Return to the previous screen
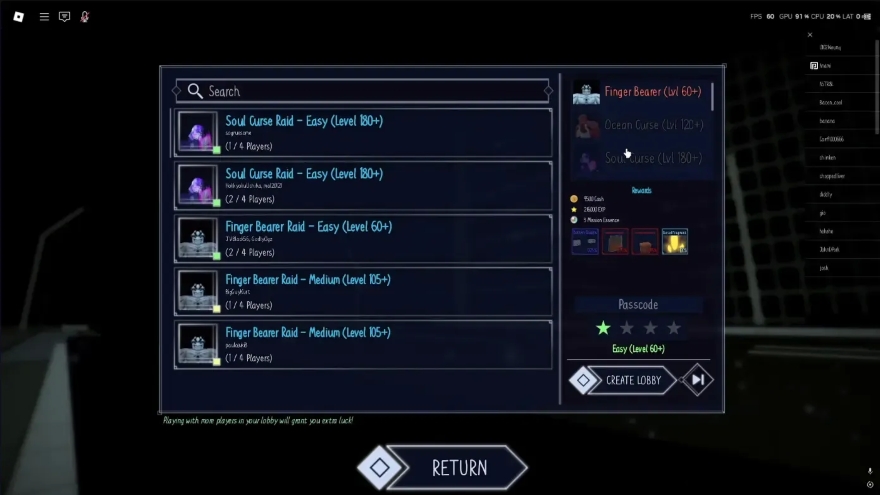The image size is (880, 495). click(444, 467)
